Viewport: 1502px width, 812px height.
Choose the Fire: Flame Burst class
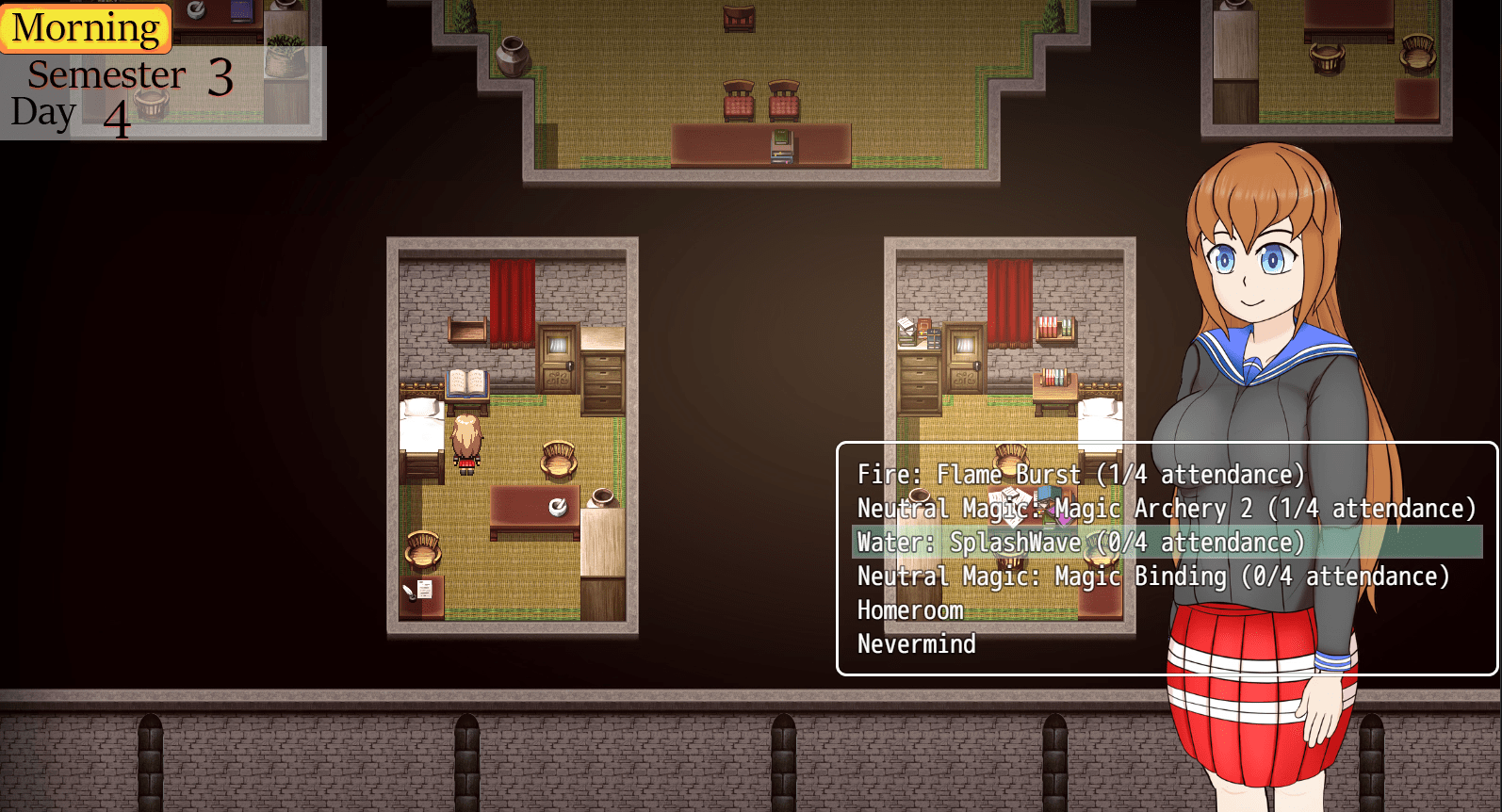pos(1081,475)
